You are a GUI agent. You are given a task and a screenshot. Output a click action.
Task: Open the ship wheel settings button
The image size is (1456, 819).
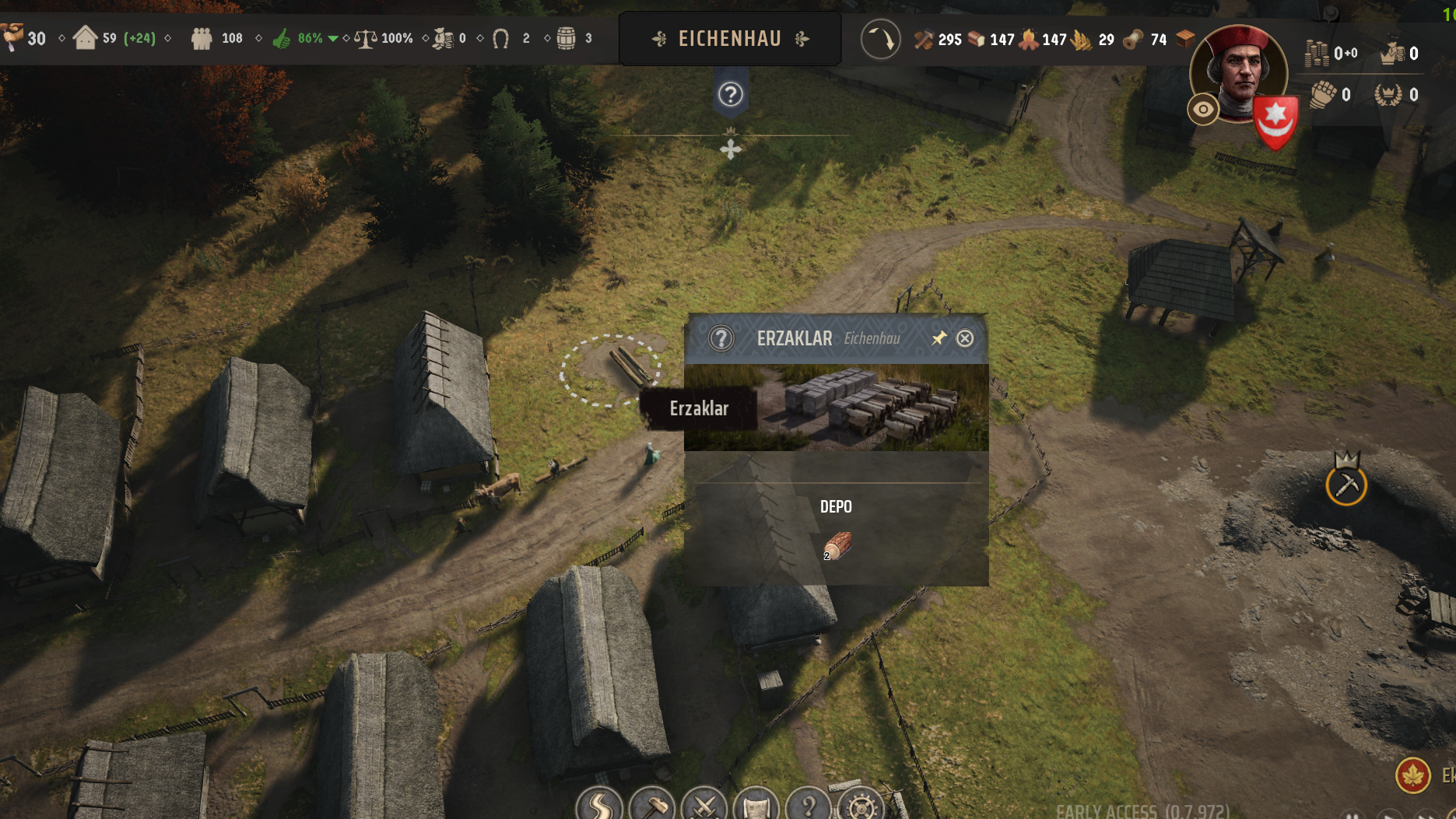[x=861, y=806]
